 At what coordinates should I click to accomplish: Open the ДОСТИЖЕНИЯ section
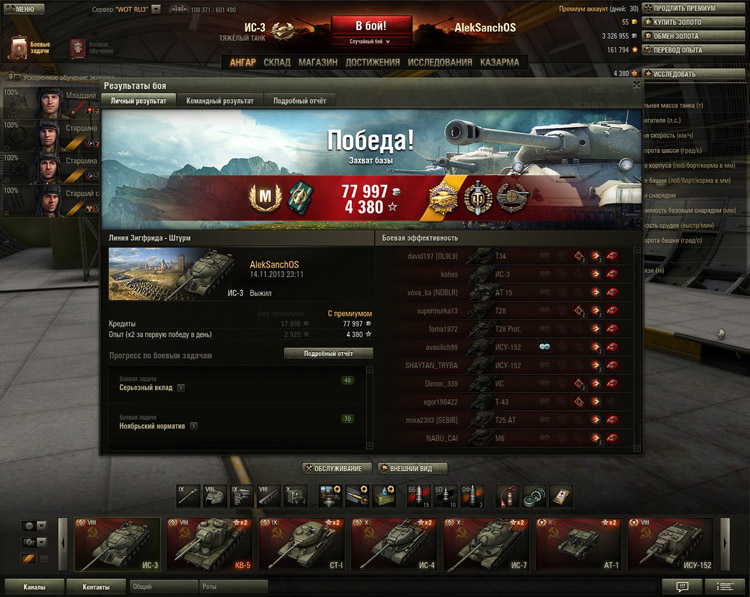(x=372, y=62)
